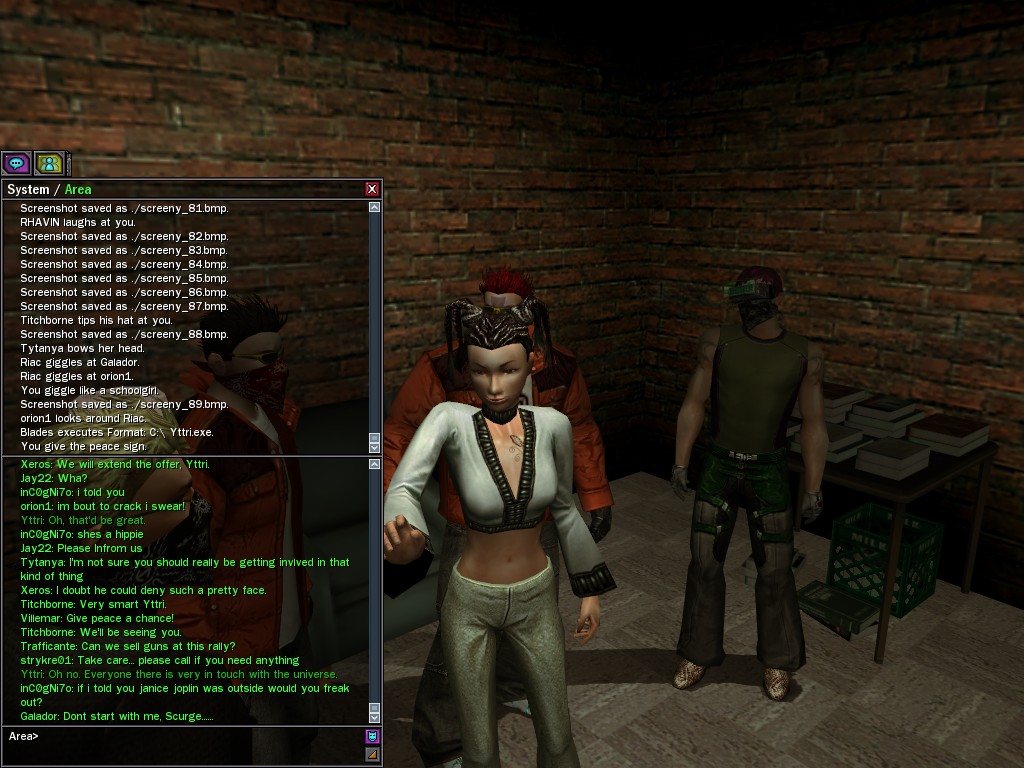Select Villemar's "Give peace a chance!" message
This screenshot has height=768, width=1024.
coord(97,618)
